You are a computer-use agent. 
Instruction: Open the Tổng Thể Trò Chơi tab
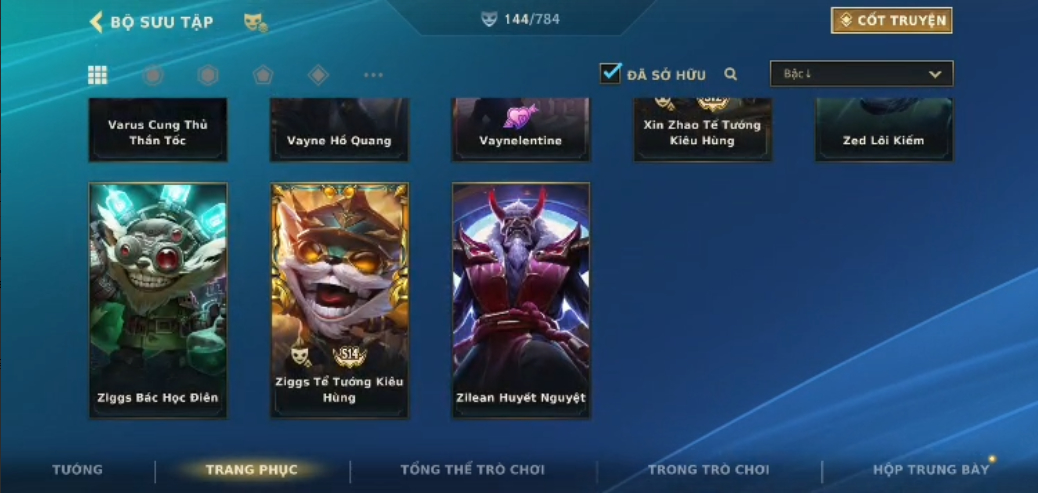[x=472, y=470]
